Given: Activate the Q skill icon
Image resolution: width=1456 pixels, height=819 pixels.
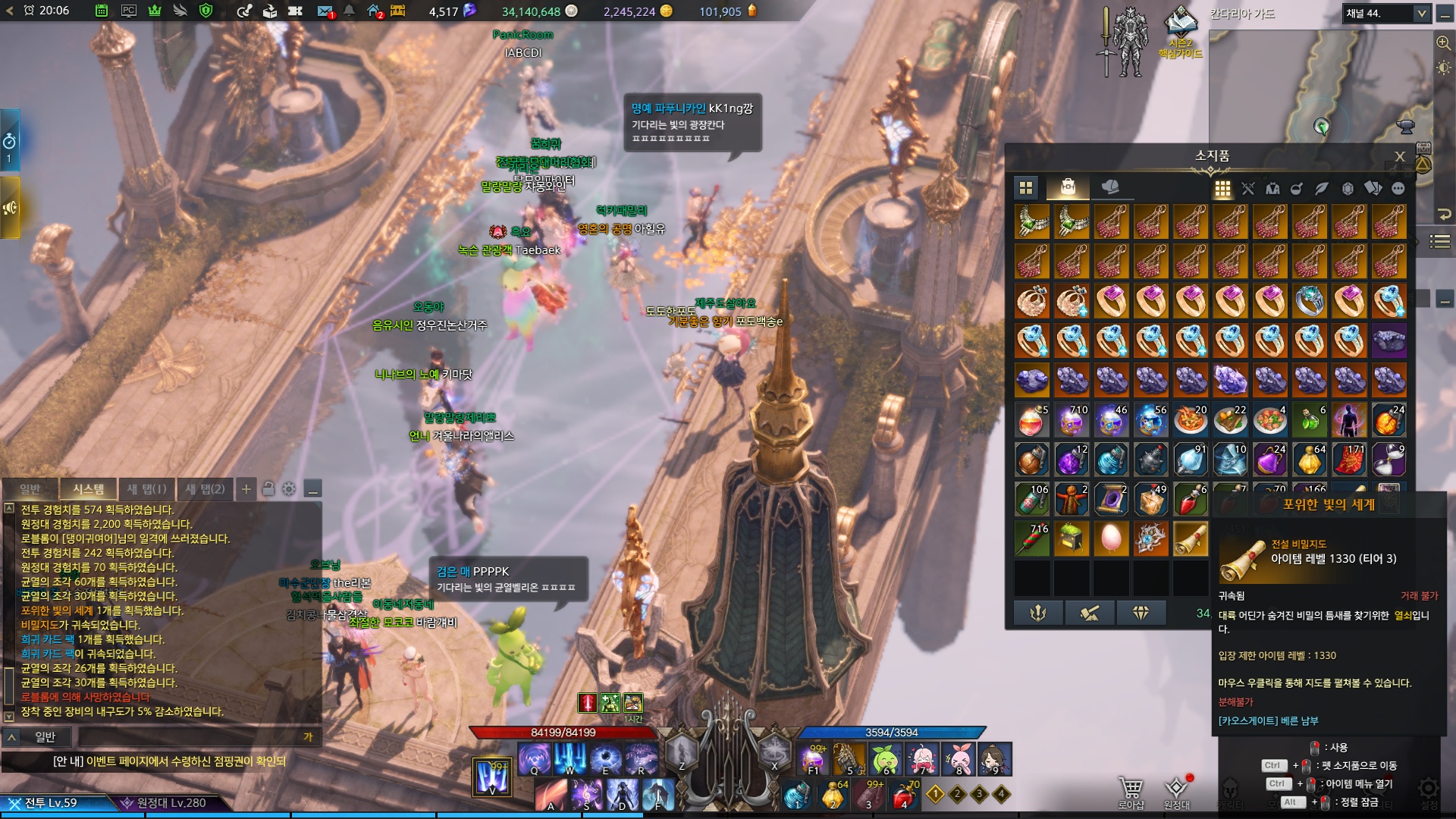Looking at the screenshot, I should coord(535,758).
